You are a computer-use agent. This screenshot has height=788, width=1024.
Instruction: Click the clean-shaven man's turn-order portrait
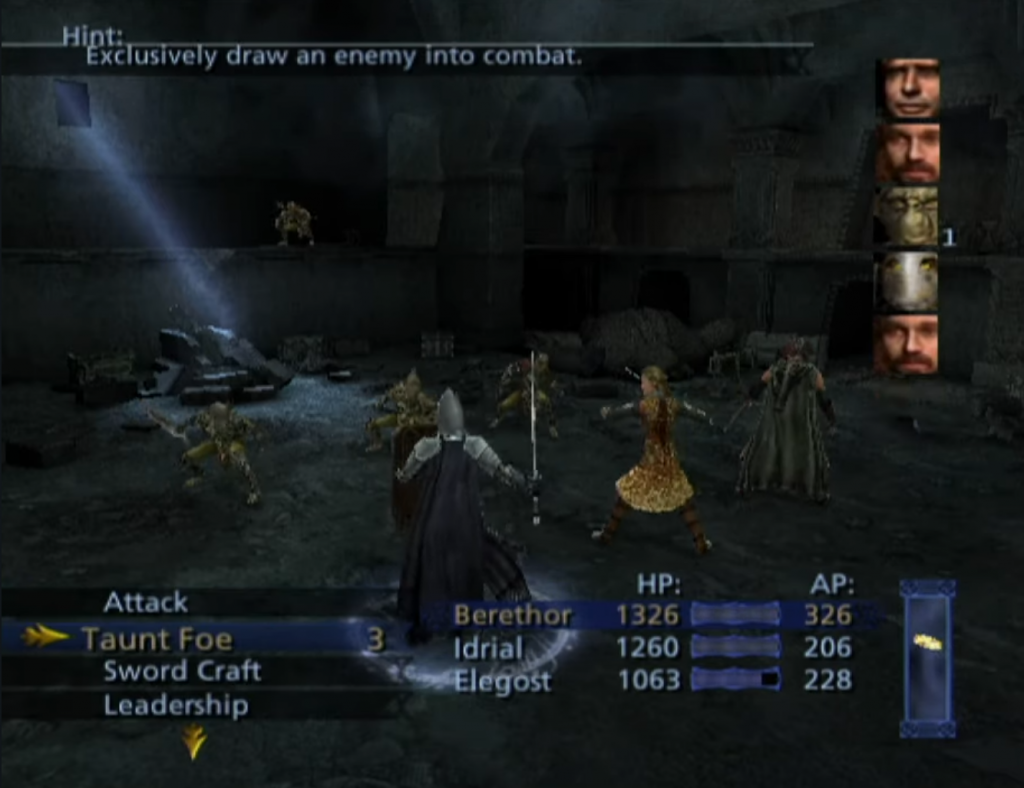click(908, 88)
